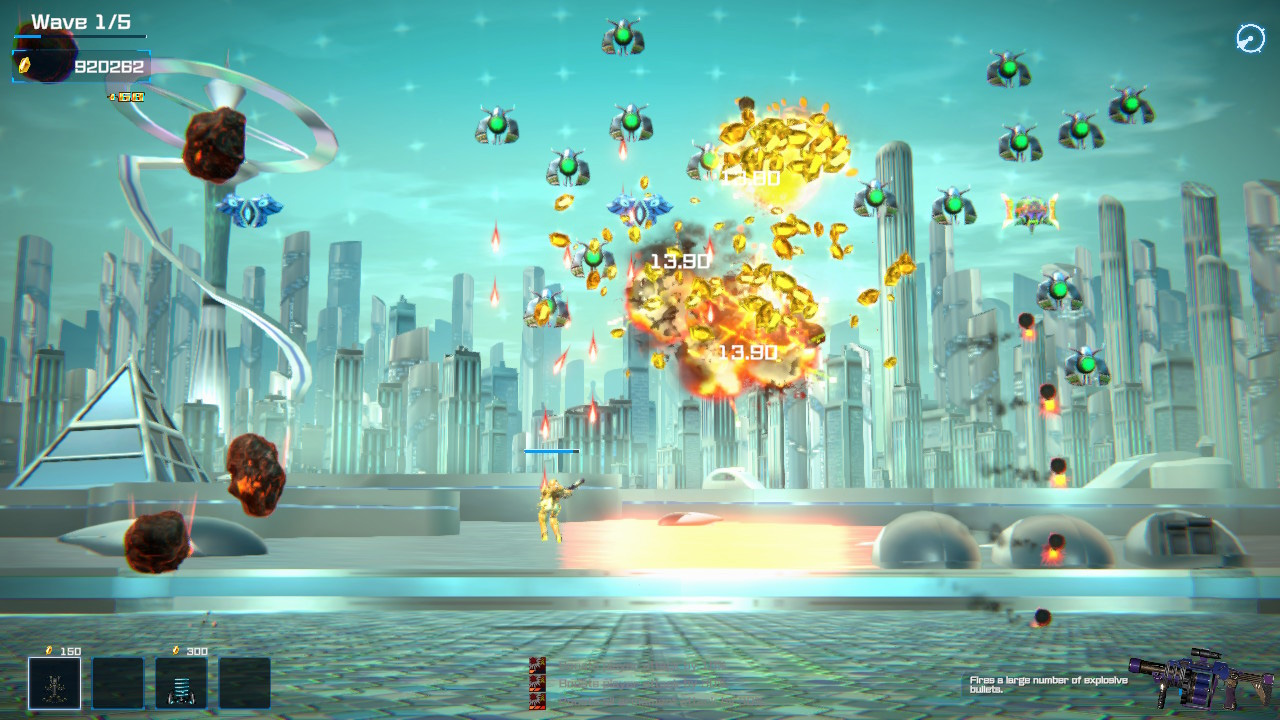This screenshot has width=1280, height=720.
Task: Click the coin icon above the turret slot
Action: pyautogui.click(x=48, y=651)
